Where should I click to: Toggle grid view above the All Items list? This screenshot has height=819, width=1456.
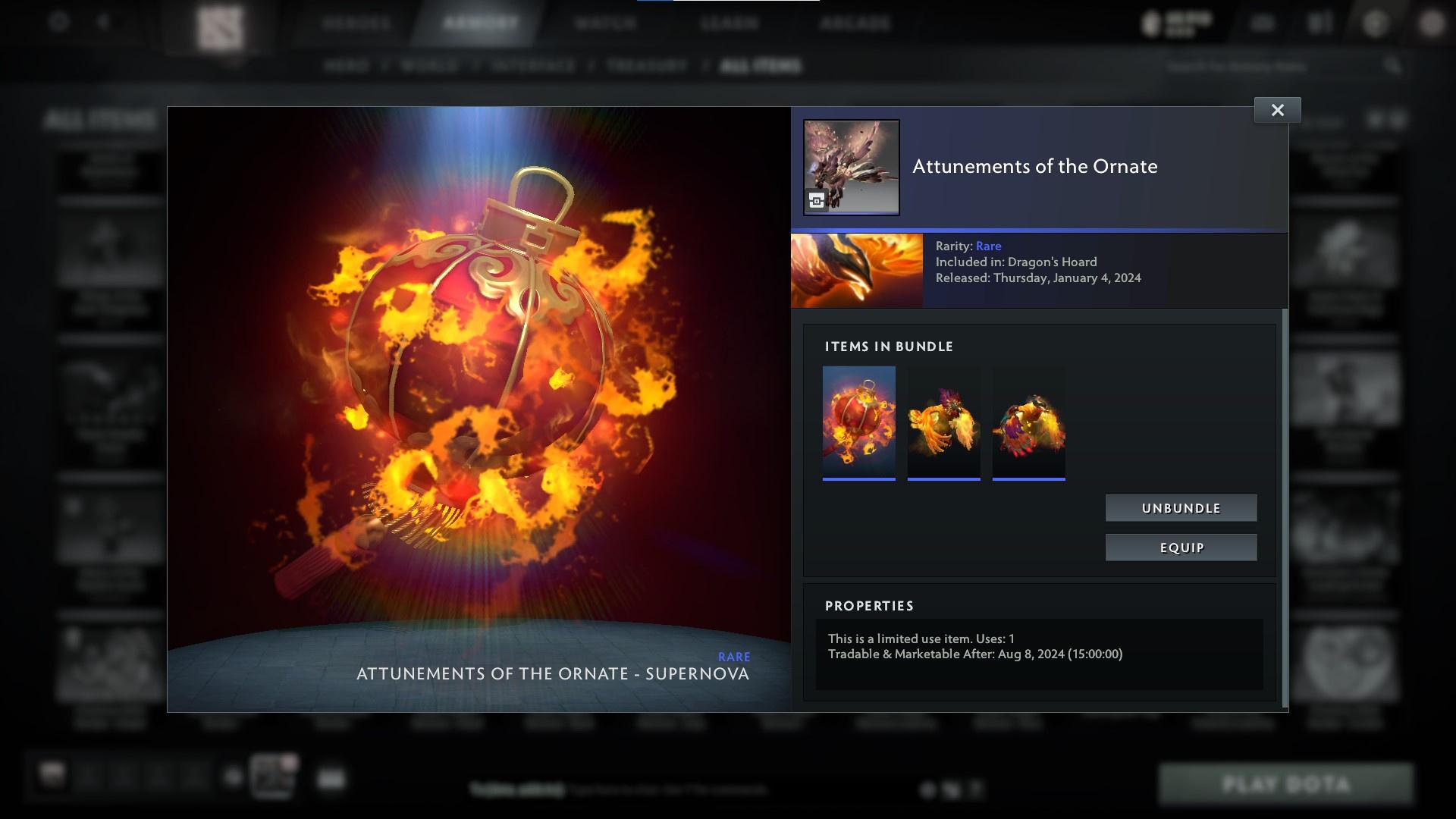[x=1376, y=120]
